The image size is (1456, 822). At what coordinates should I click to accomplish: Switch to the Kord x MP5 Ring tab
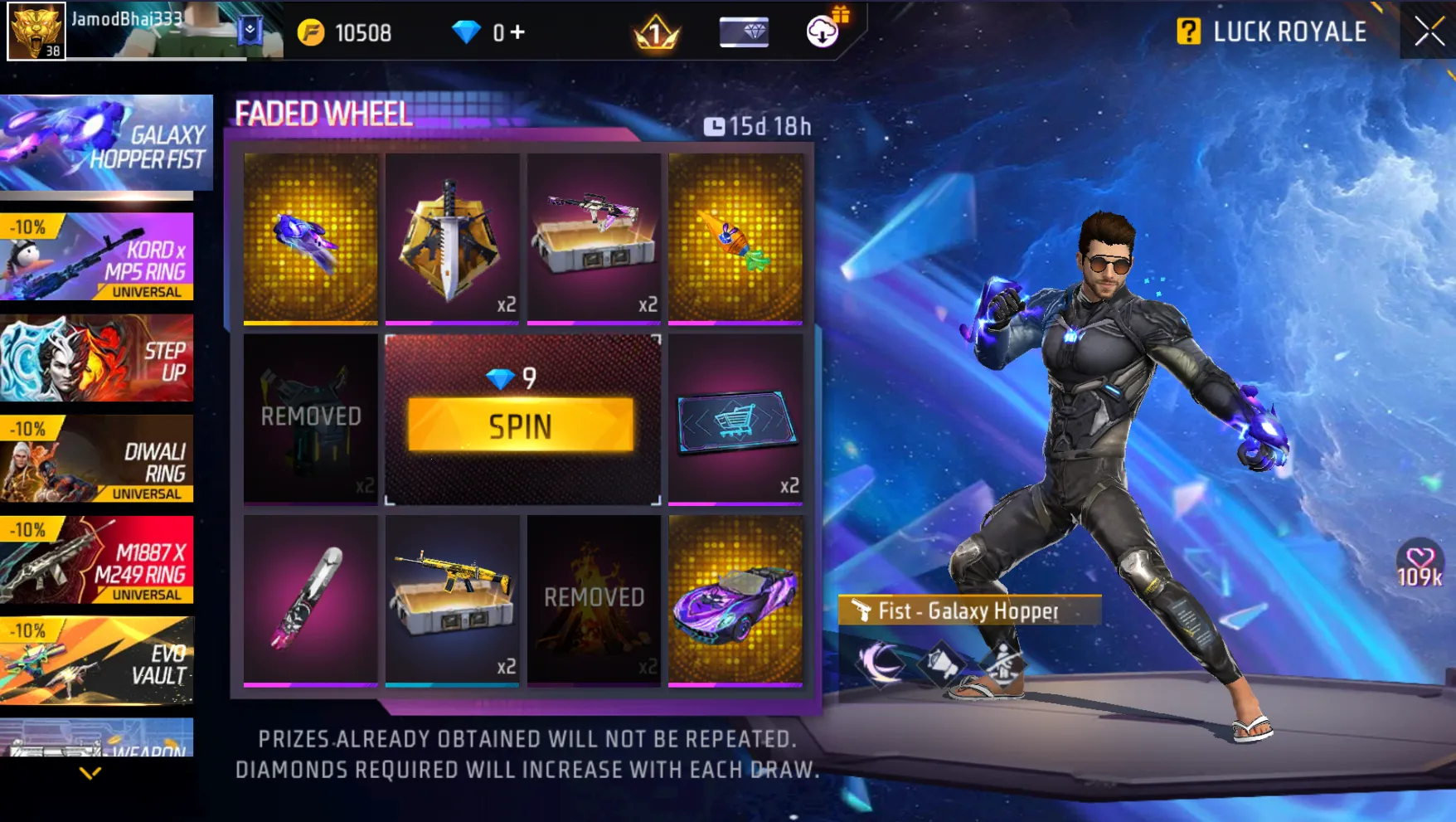pyautogui.click(x=97, y=256)
